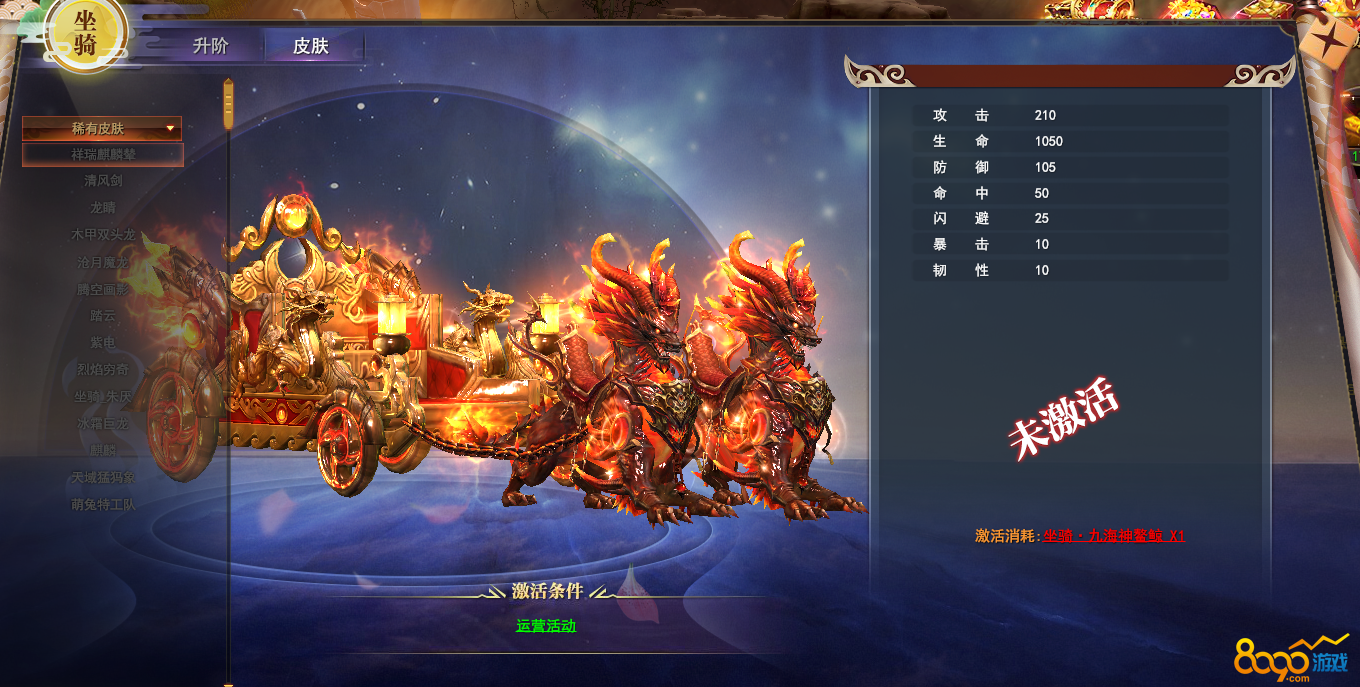Choose the 烈焰穷奇 skin
Viewport: 1360px width, 687px height.
[103, 370]
